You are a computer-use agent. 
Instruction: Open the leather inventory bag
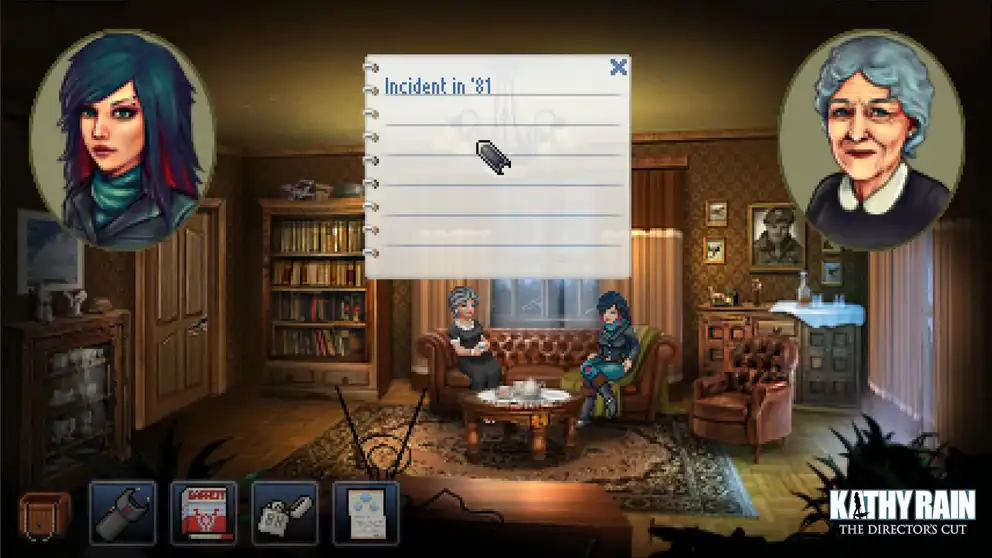pos(45,514)
